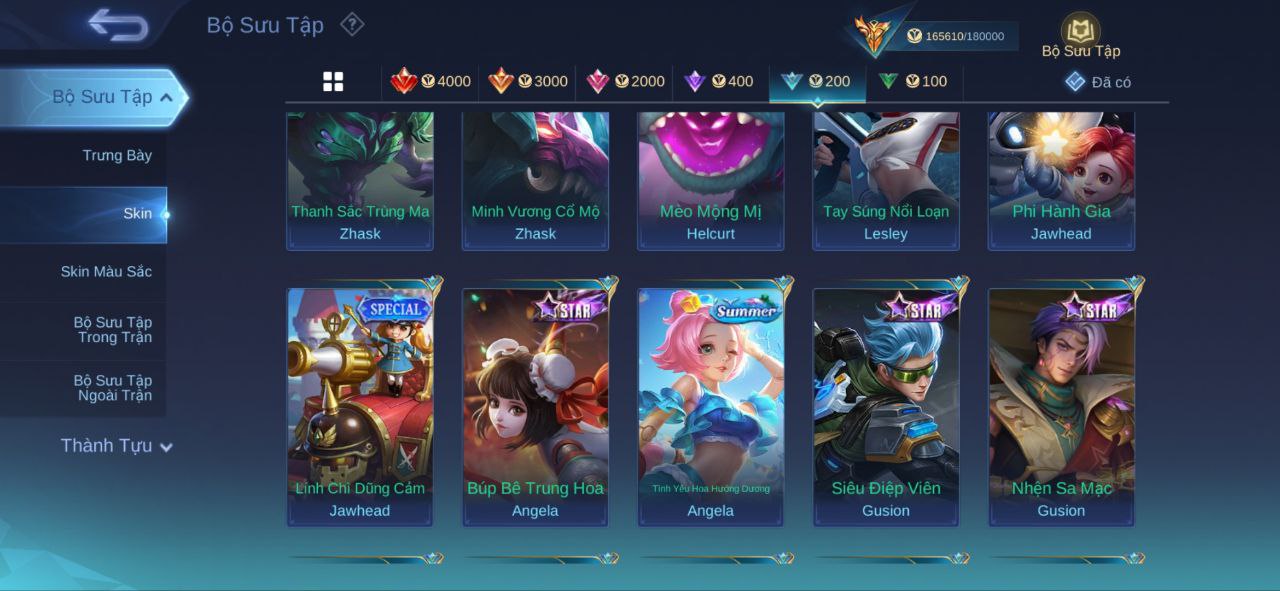
Task: Select the 100 points tier tab
Action: 913,82
